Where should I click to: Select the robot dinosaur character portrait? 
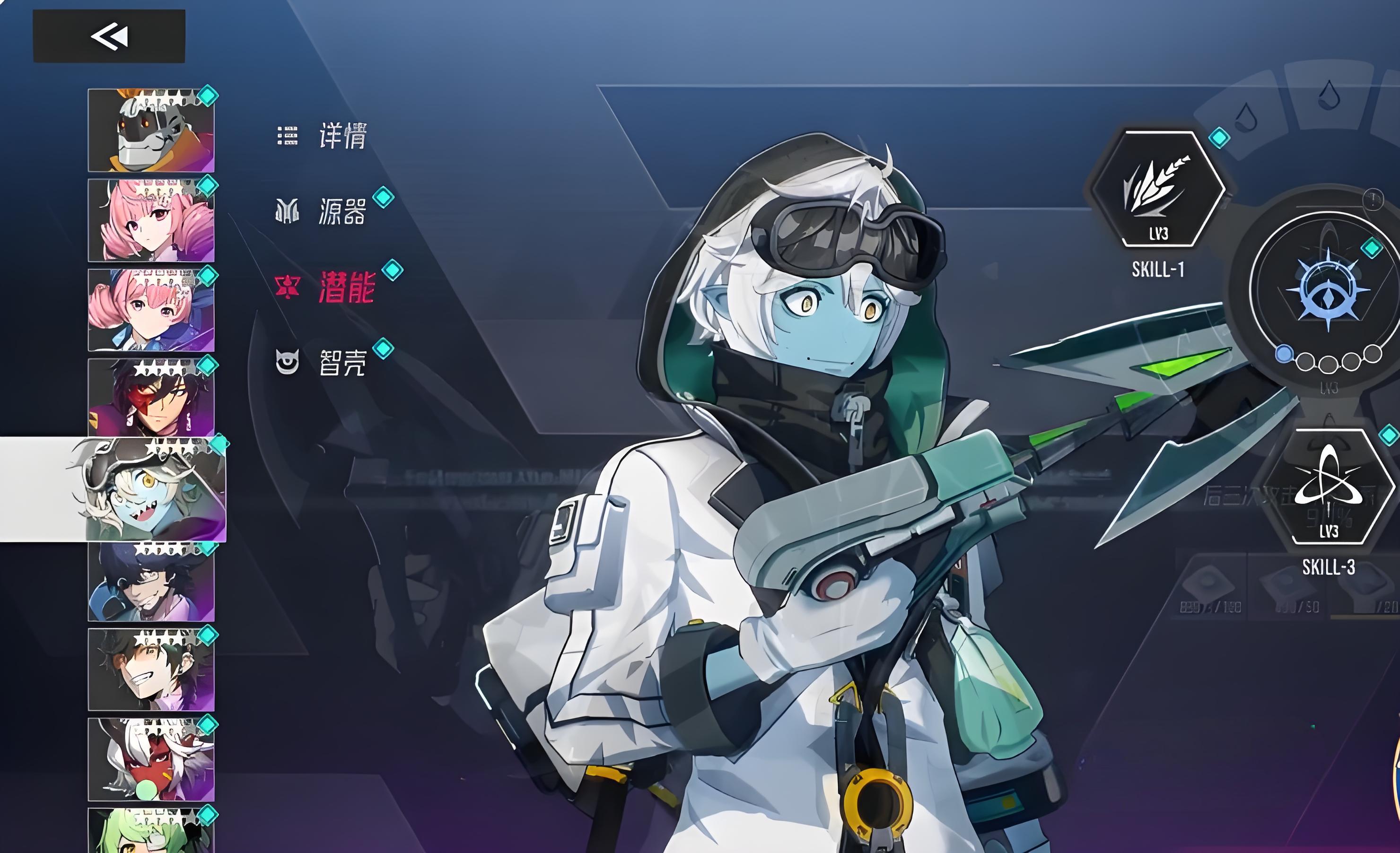point(151,131)
